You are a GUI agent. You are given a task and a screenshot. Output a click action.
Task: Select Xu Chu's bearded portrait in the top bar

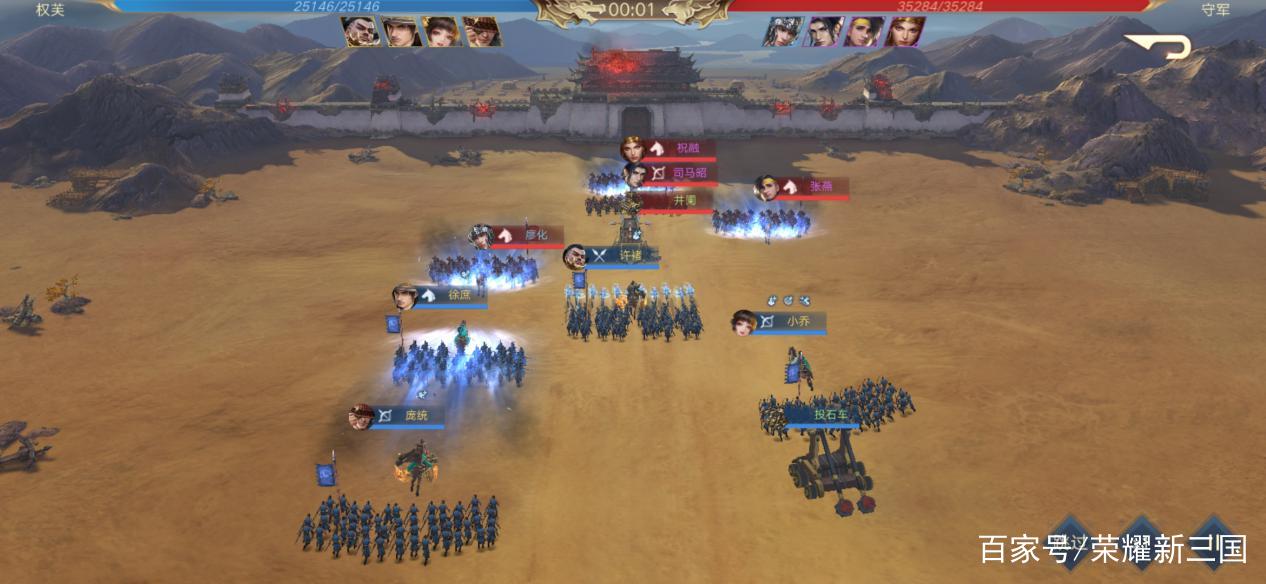pos(361,32)
